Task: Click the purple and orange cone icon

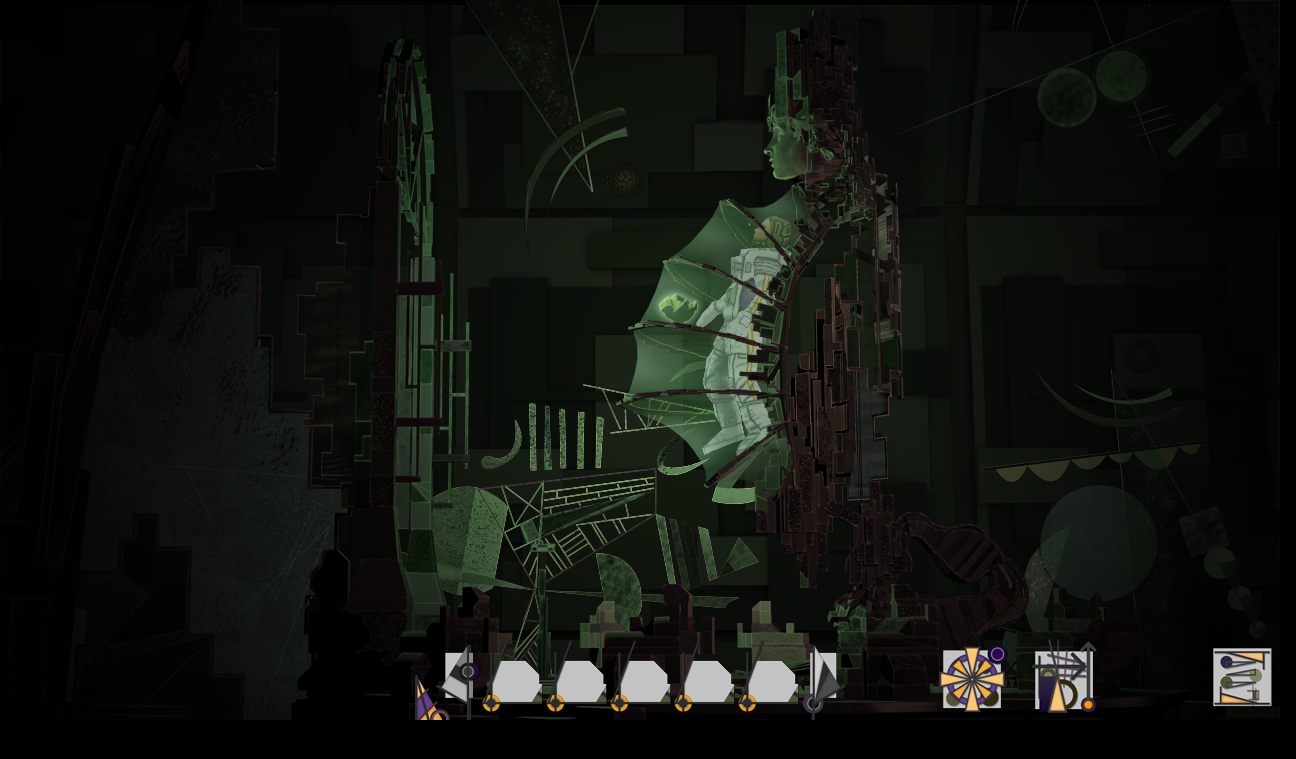Action: click(x=428, y=701)
